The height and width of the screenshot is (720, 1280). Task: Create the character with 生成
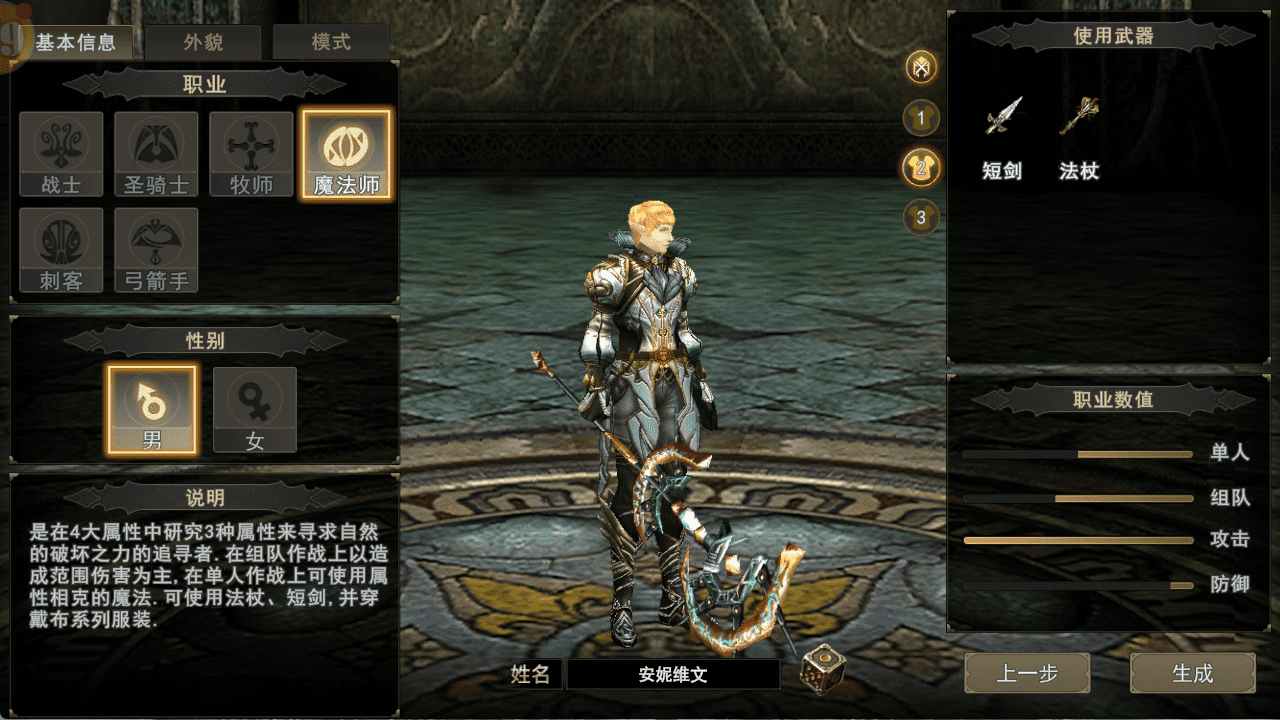point(1192,673)
